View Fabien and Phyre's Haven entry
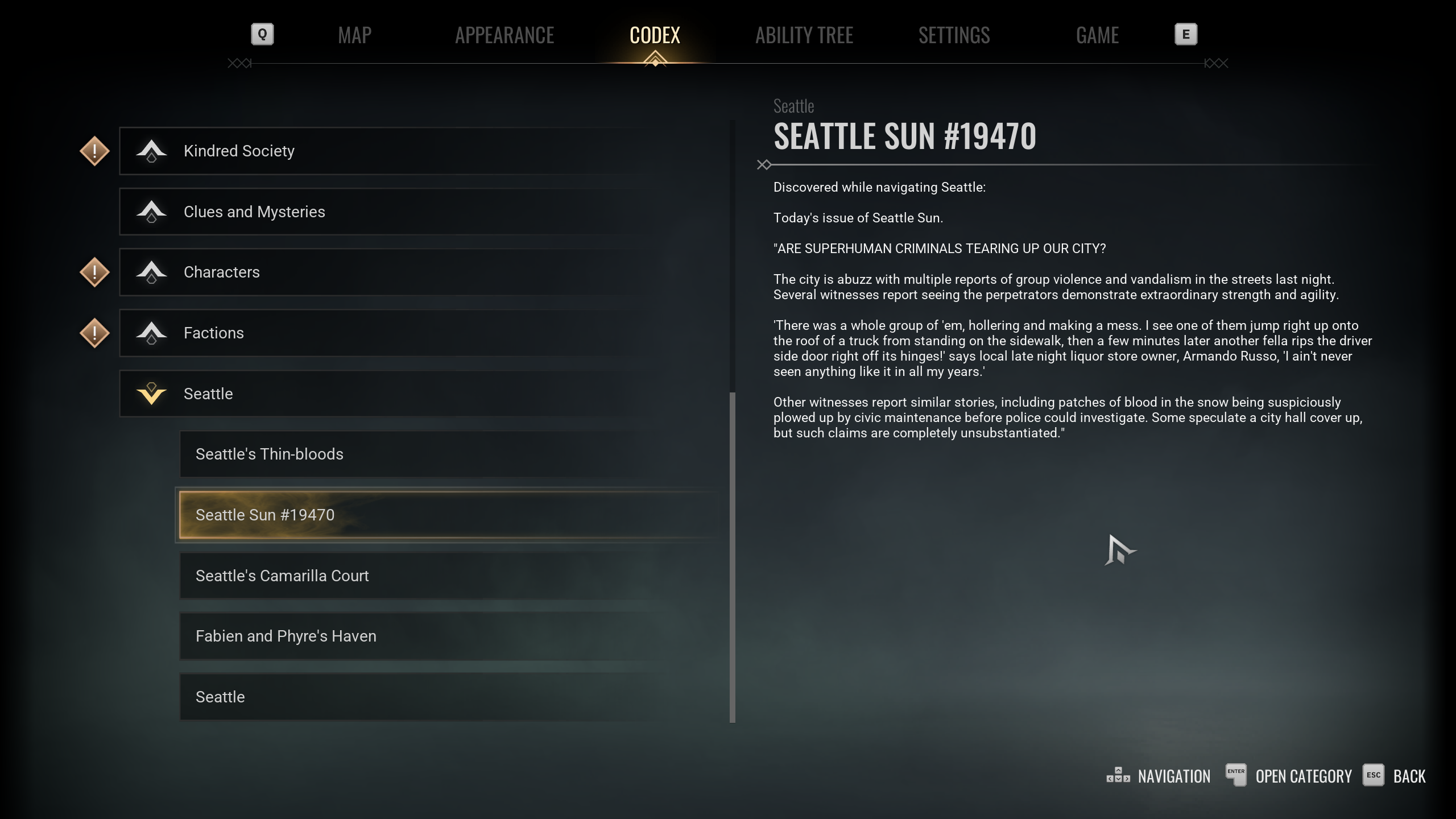The height and width of the screenshot is (819, 1456). click(432, 636)
